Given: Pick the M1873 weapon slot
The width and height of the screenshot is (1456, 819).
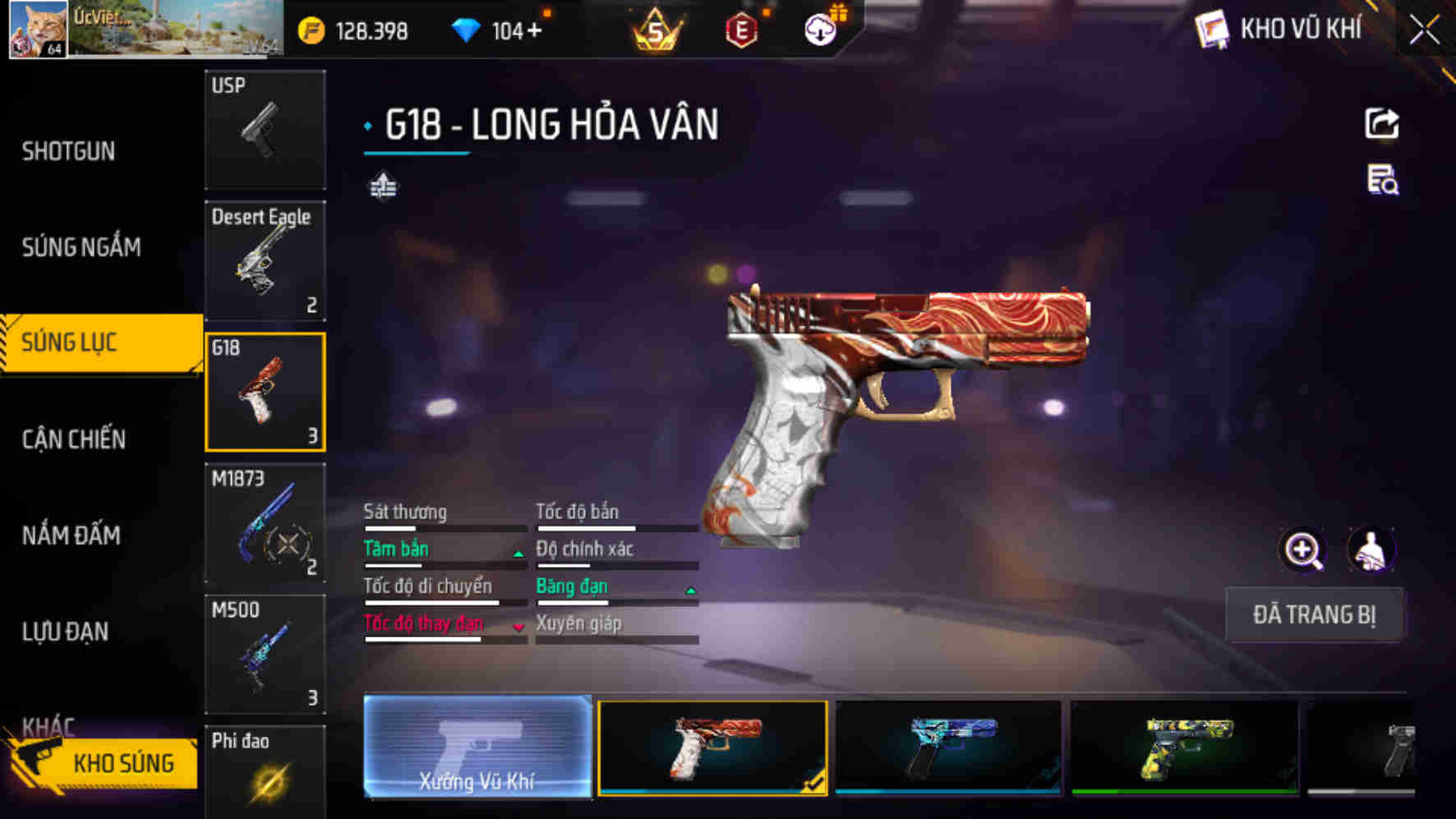Looking at the screenshot, I should click(265, 524).
